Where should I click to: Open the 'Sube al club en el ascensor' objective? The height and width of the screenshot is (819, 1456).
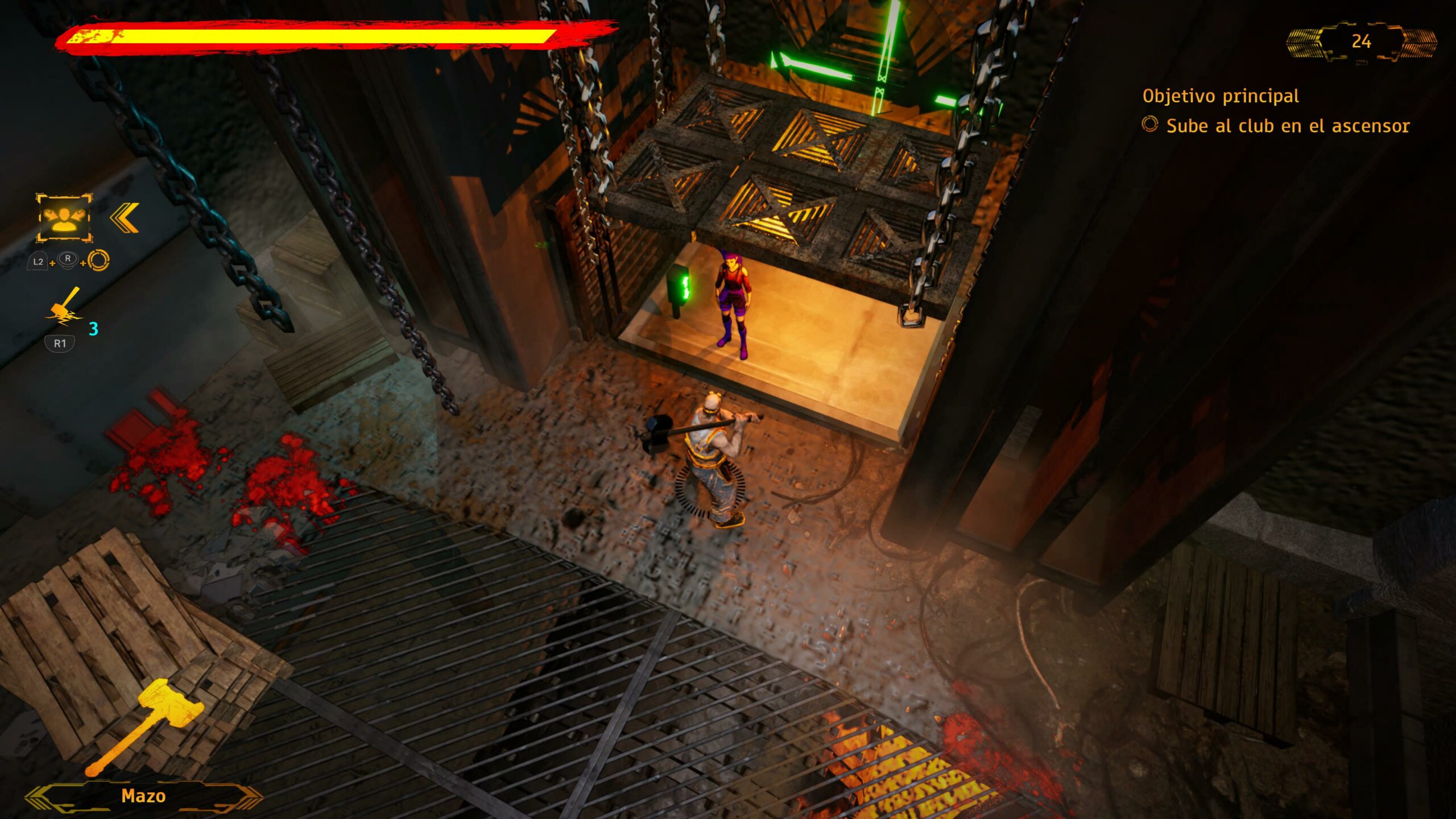[1287, 126]
